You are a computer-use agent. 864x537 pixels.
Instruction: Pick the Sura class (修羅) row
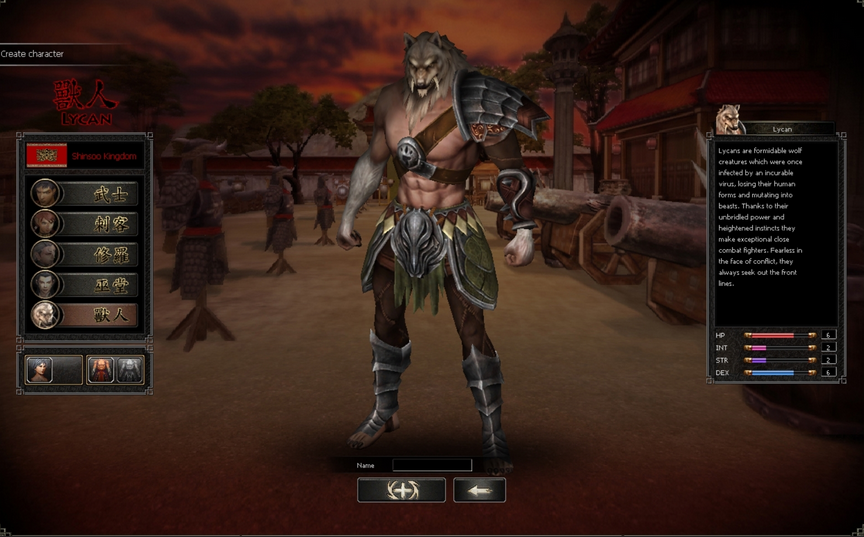(x=85, y=254)
